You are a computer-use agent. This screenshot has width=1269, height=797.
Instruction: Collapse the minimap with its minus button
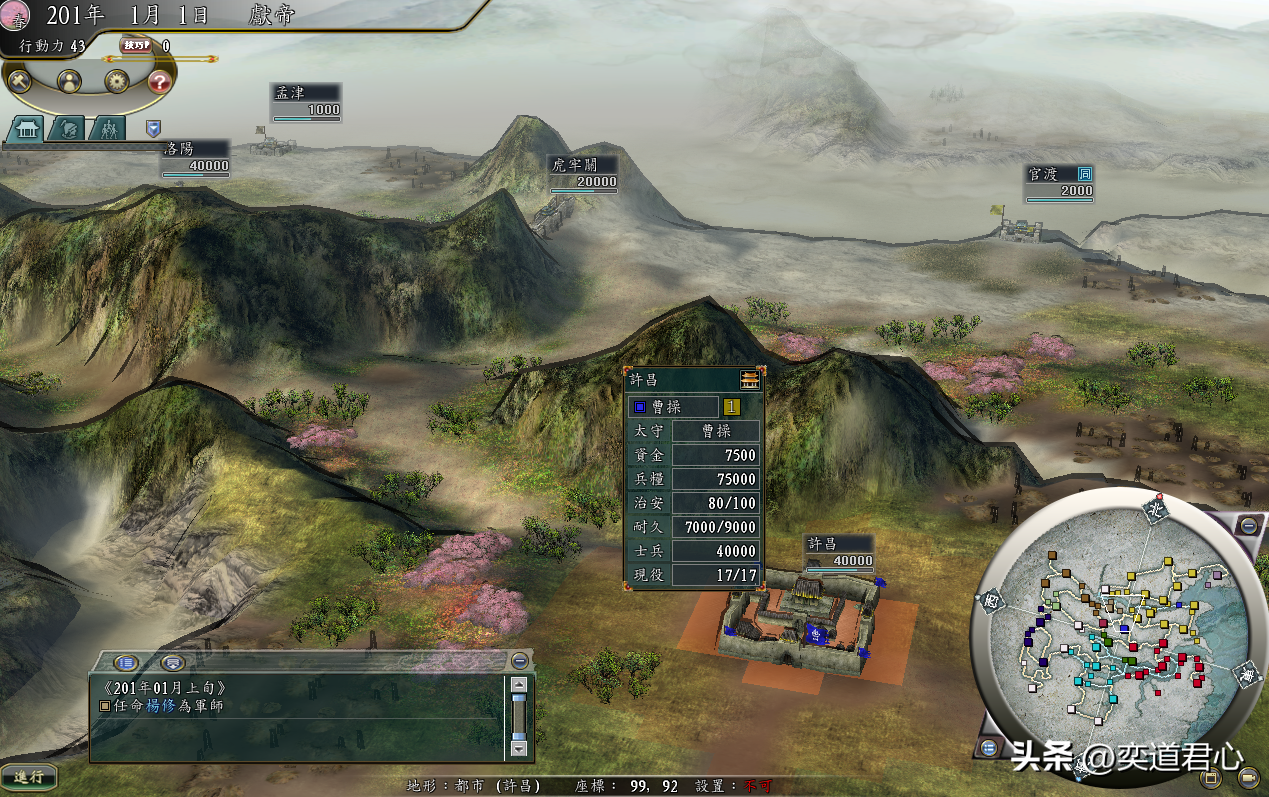click(1247, 526)
